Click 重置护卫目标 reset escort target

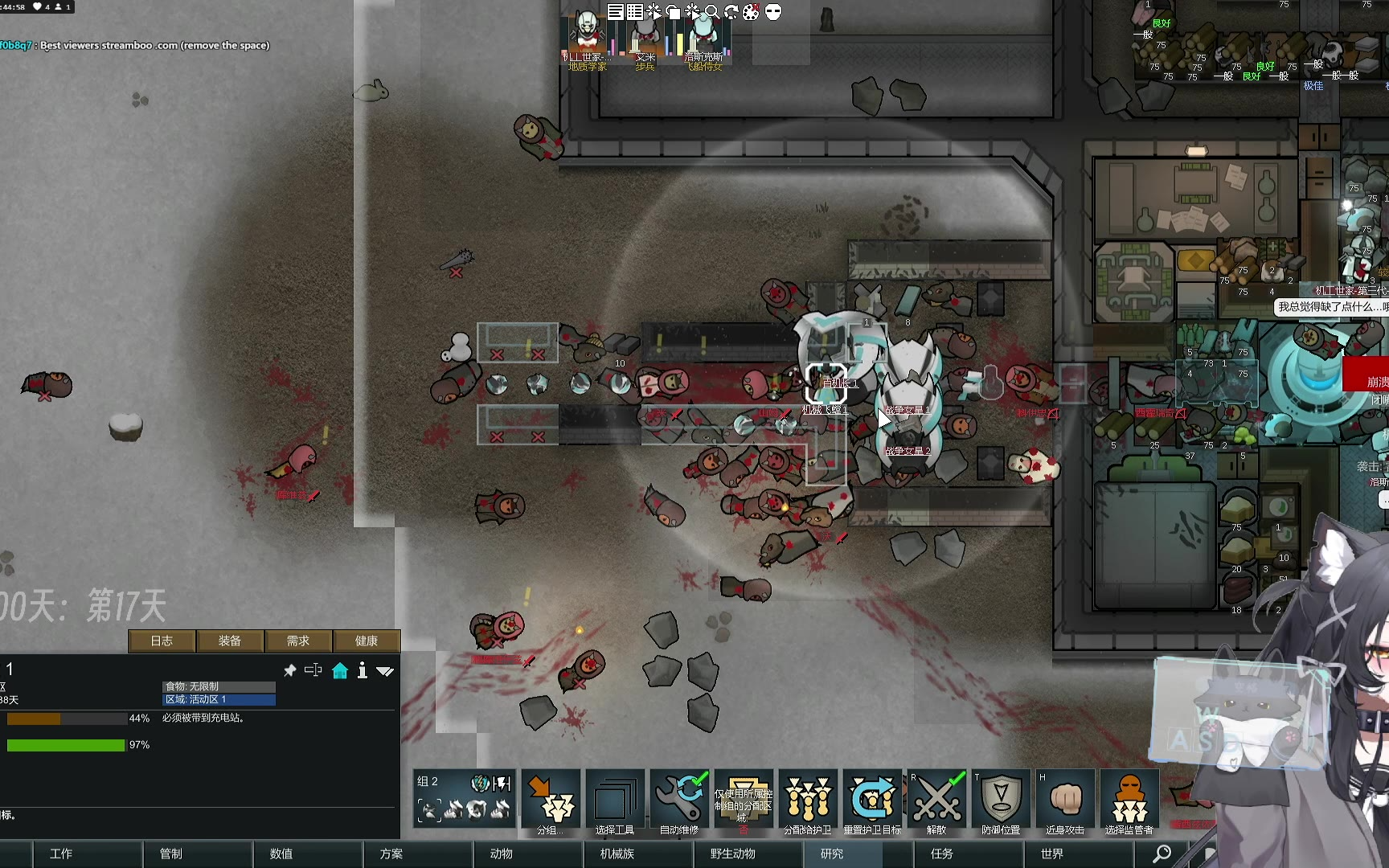point(872,801)
